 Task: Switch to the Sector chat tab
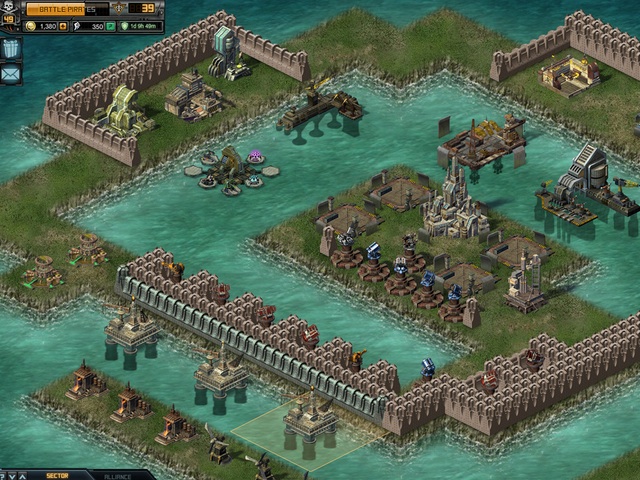(x=57, y=475)
